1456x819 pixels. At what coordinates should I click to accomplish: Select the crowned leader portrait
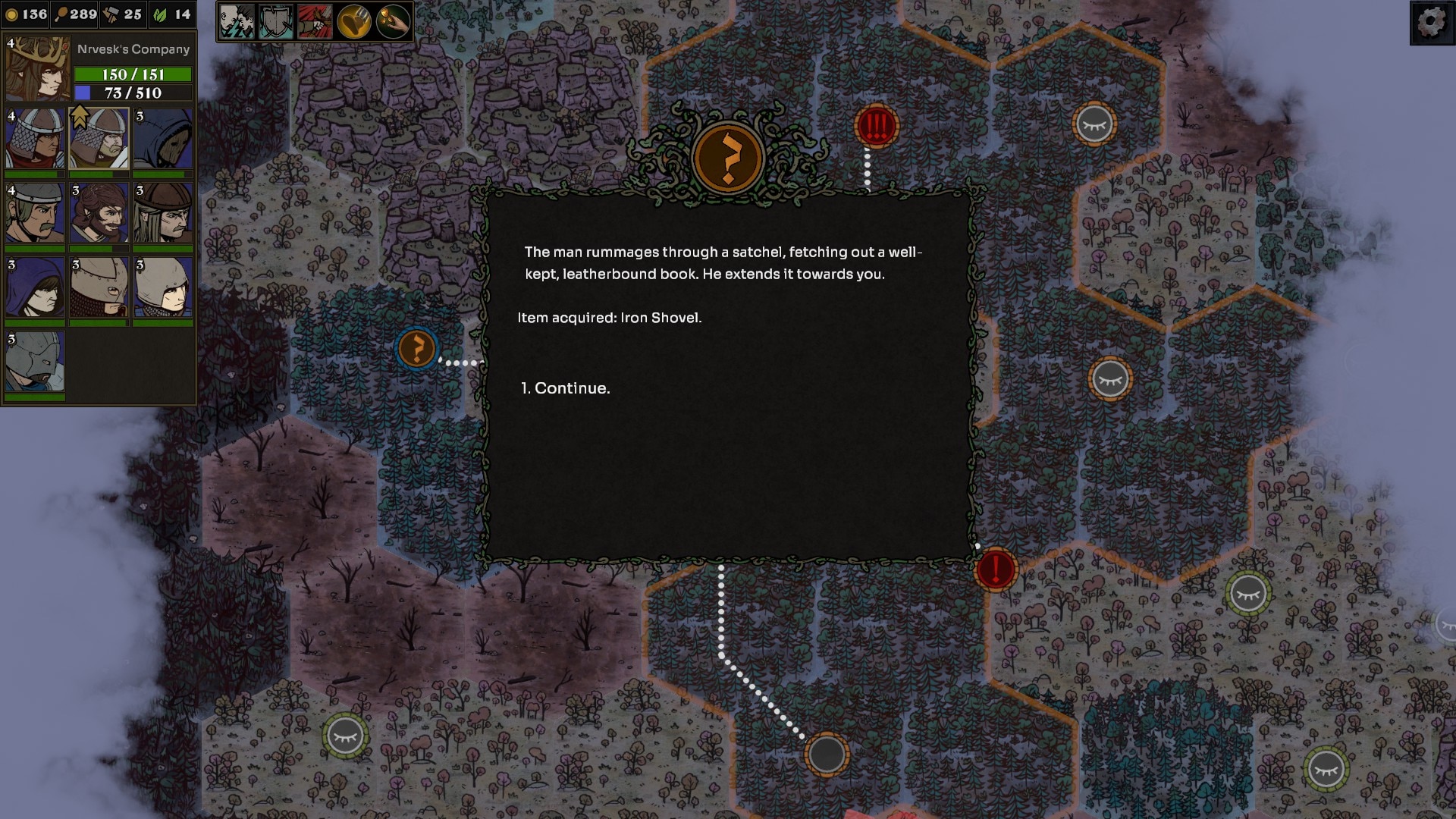(x=36, y=69)
